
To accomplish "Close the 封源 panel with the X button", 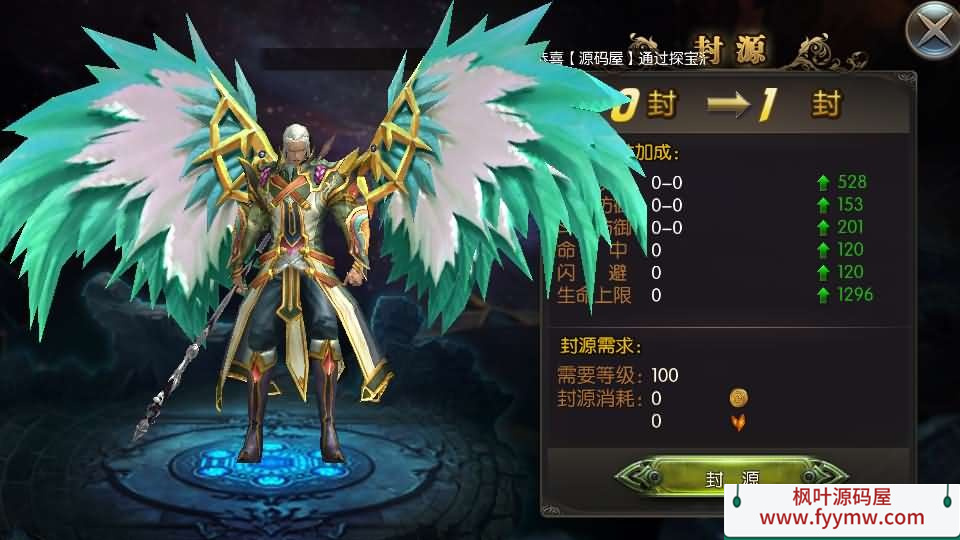I will coord(932,30).
